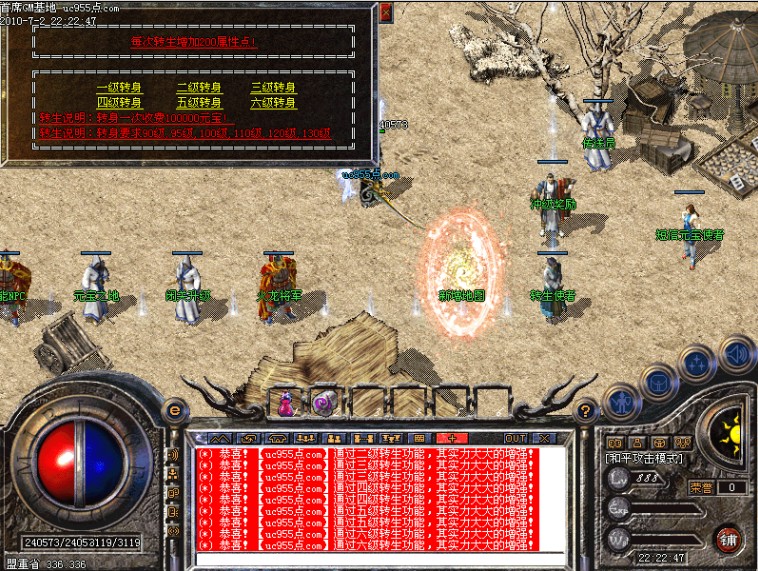Use the pink potion in the belt slot

(x=287, y=404)
